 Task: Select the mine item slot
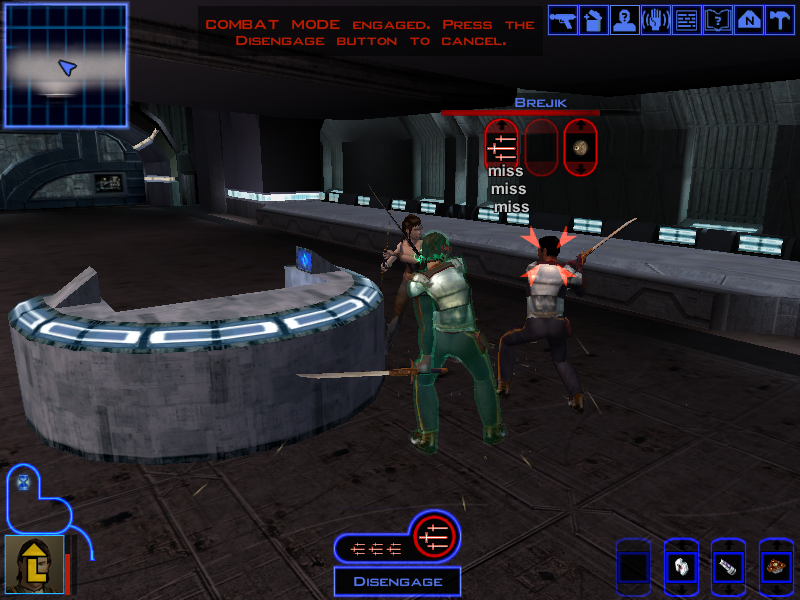pyautogui.click(x=775, y=567)
